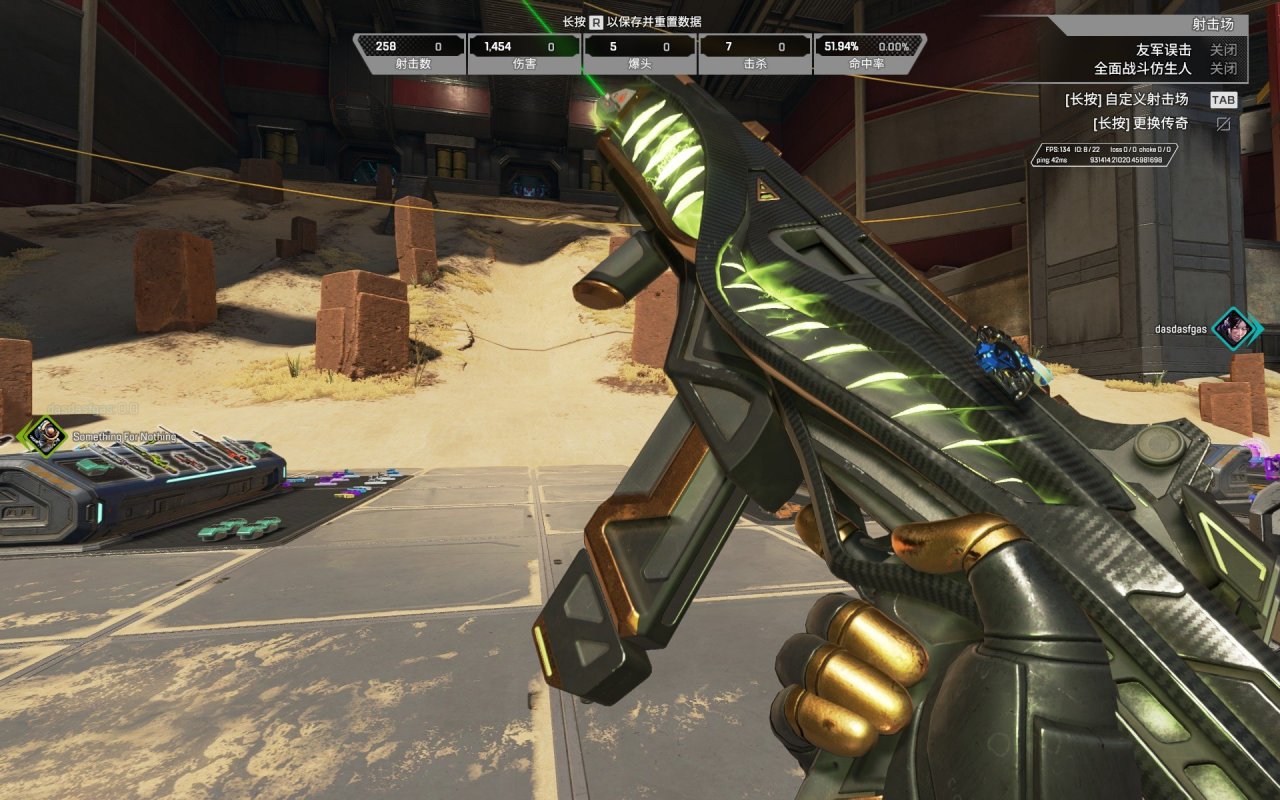Click the Something For Nothing player badge
This screenshot has width=1280, height=800.
coord(41,435)
